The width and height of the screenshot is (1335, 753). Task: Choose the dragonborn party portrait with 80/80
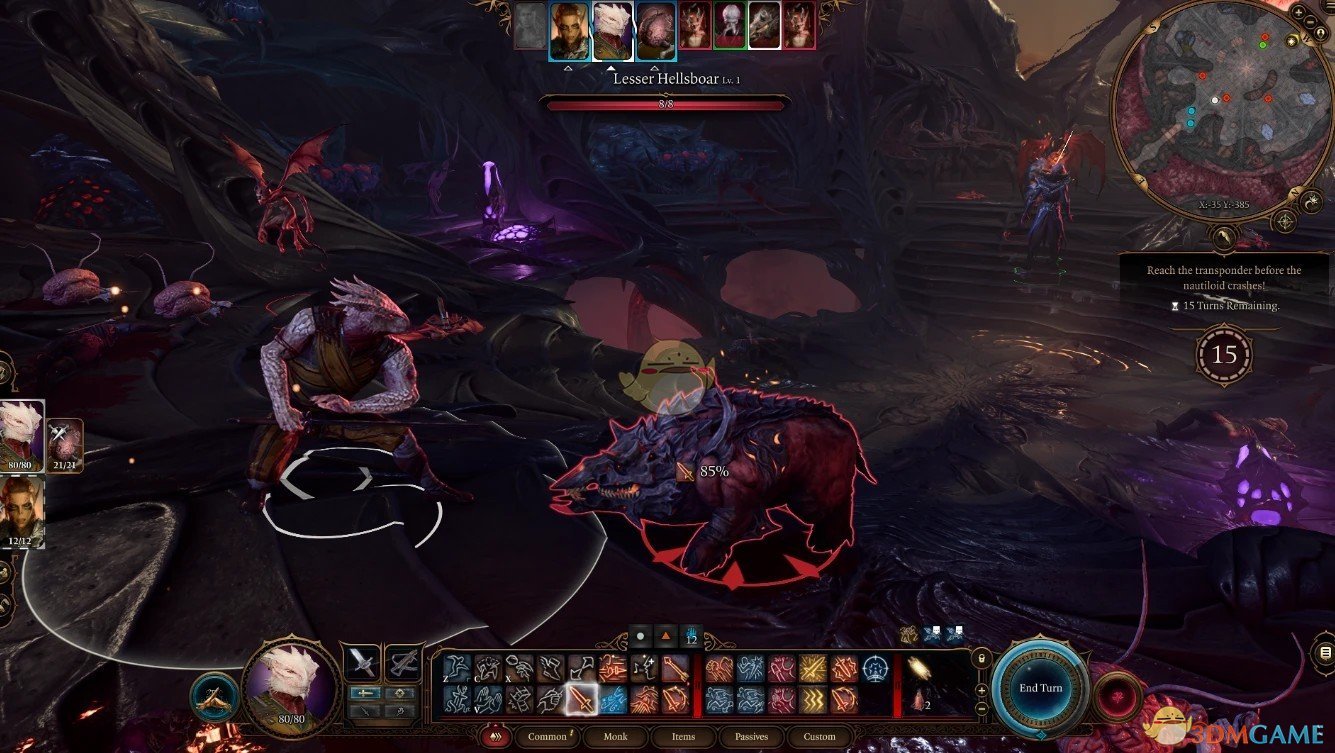coord(21,435)
